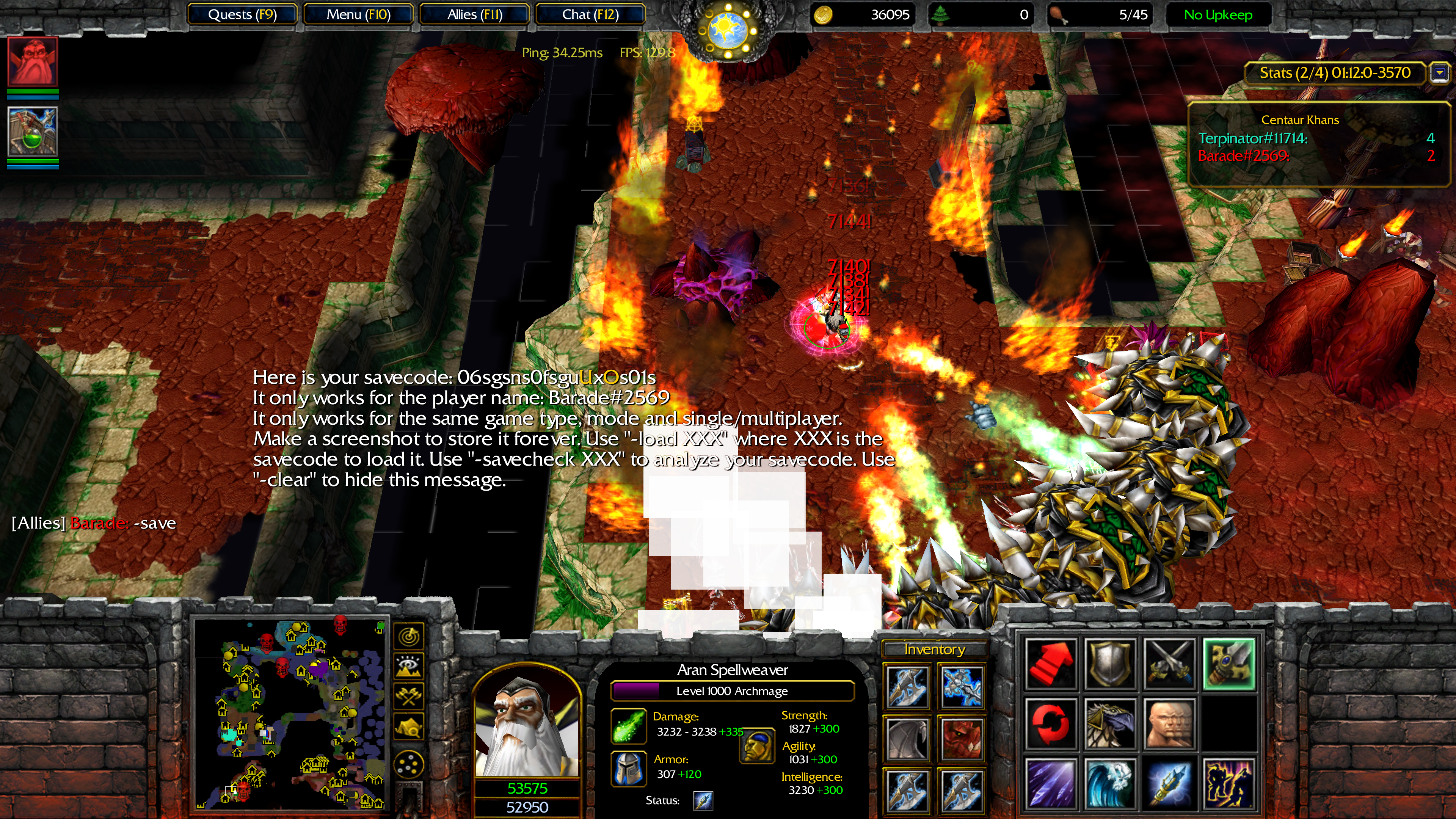
Task: Activate the minimap signal ping button
Action: tap(409, 637)
